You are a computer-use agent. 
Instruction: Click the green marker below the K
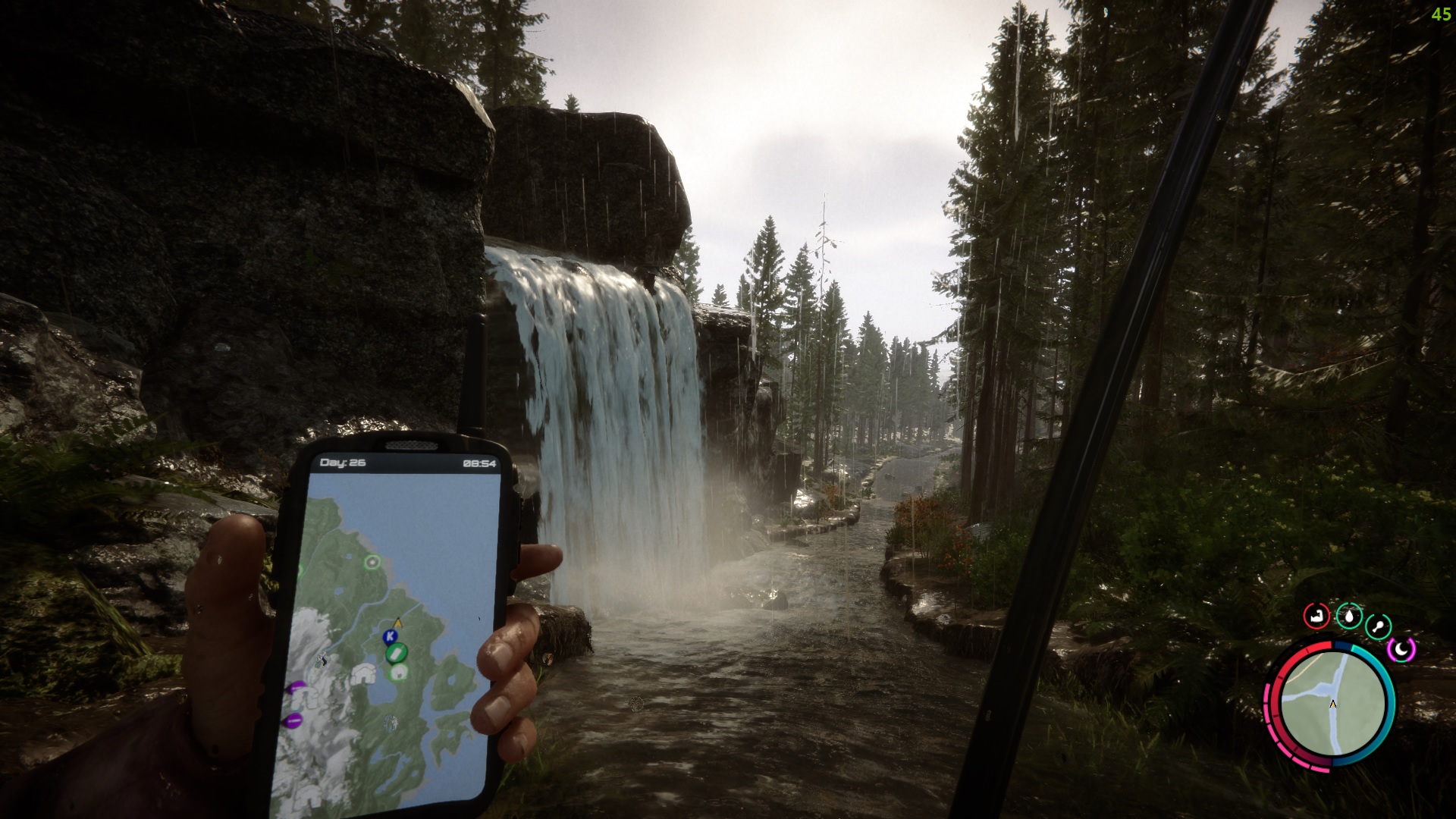[395, 652]
